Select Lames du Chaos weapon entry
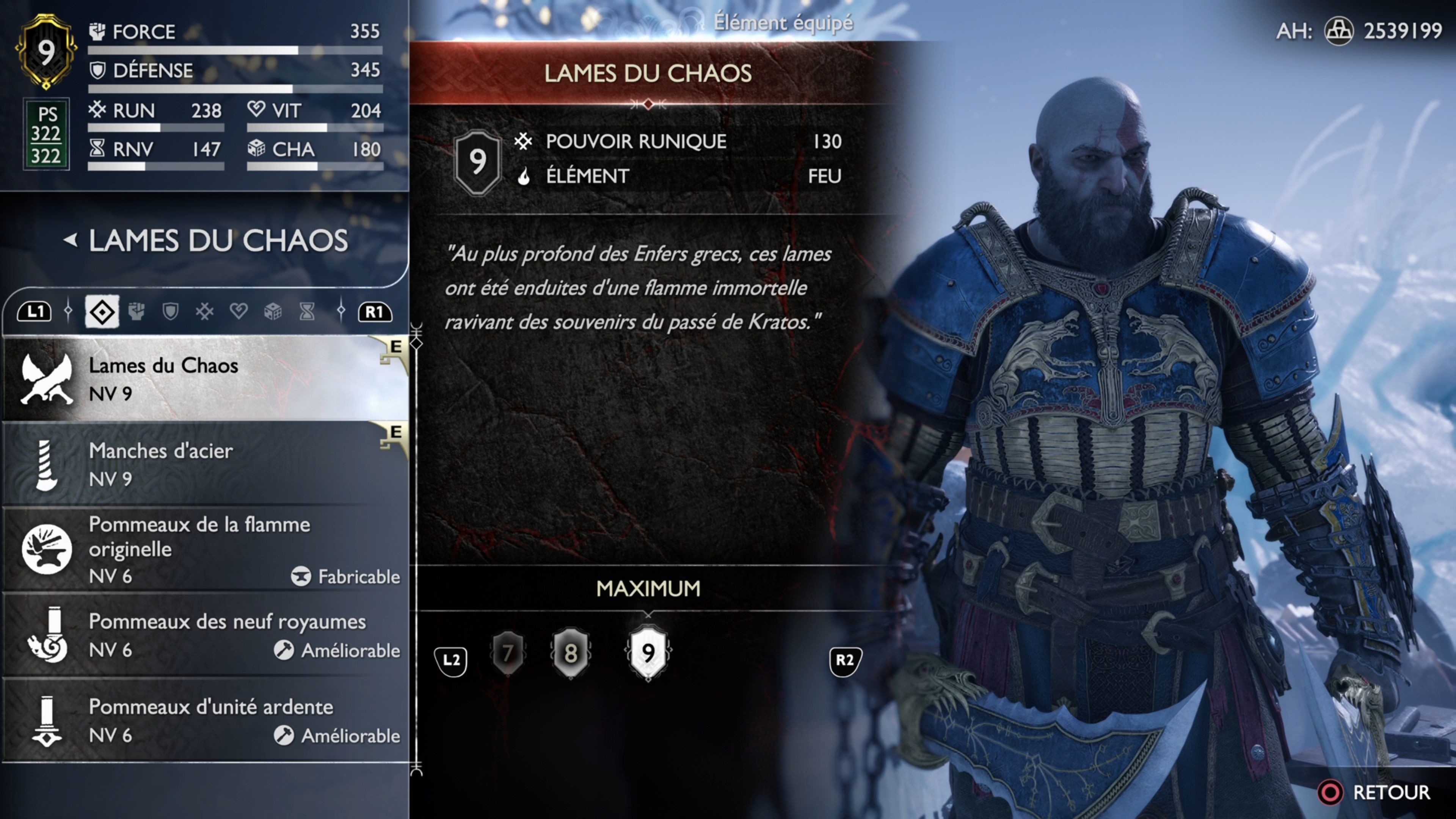1456x819 pixels. point(204,379)
